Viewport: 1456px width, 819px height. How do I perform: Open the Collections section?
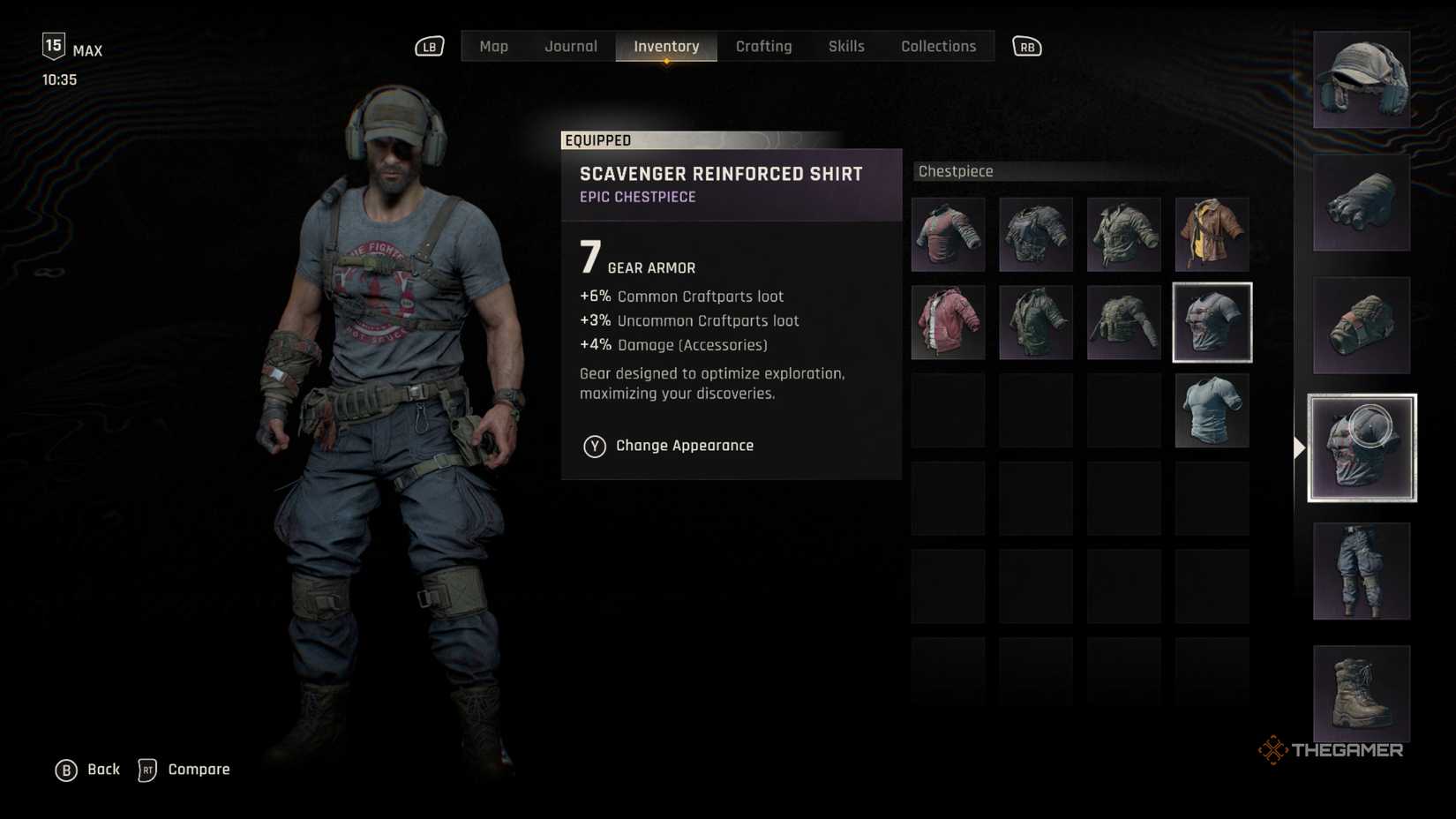pyautogui.click(x=938, y=46)
